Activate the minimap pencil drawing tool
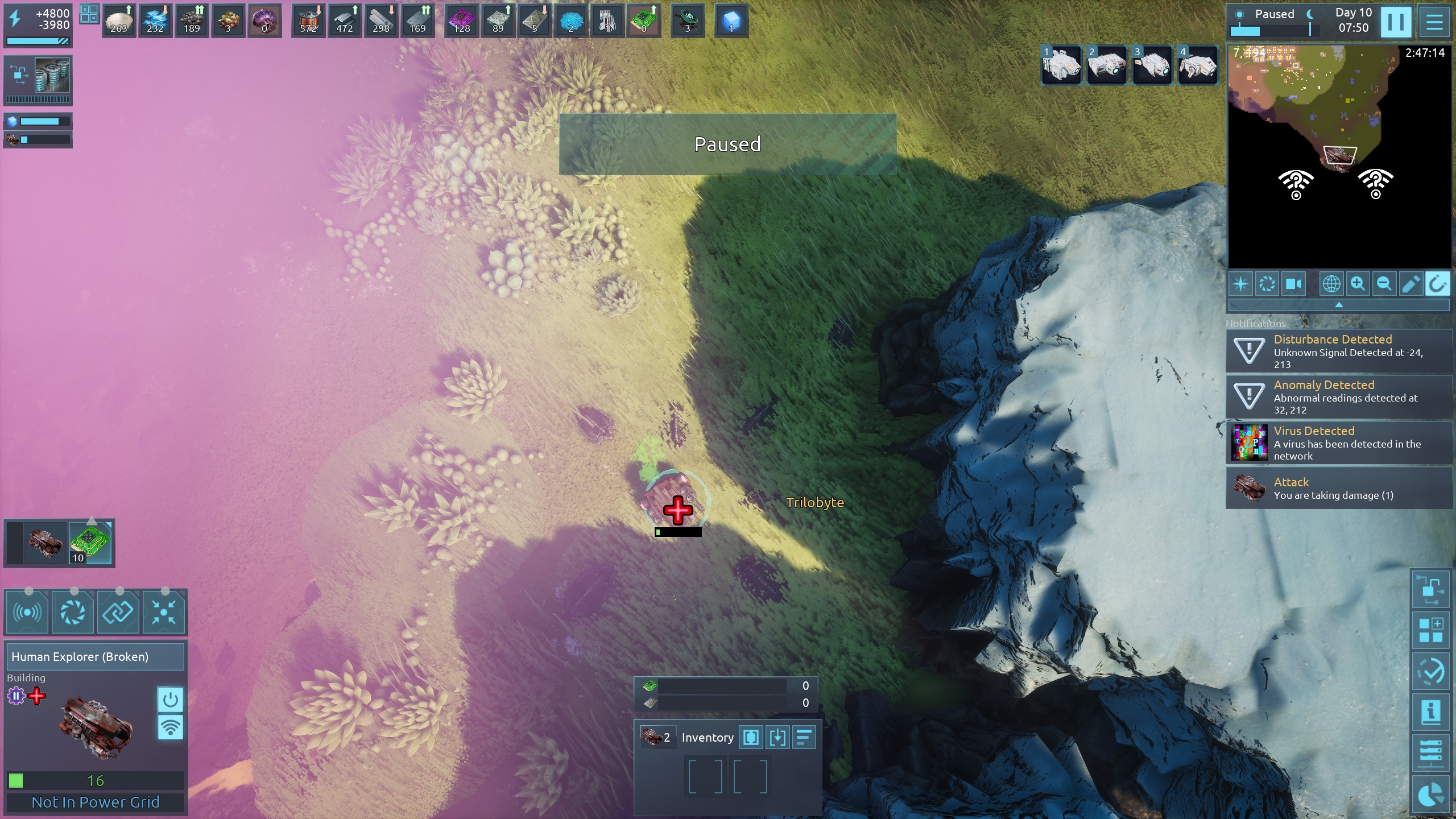The height and width of the screenshot is (819, 1456). (x=1410, y=284)
